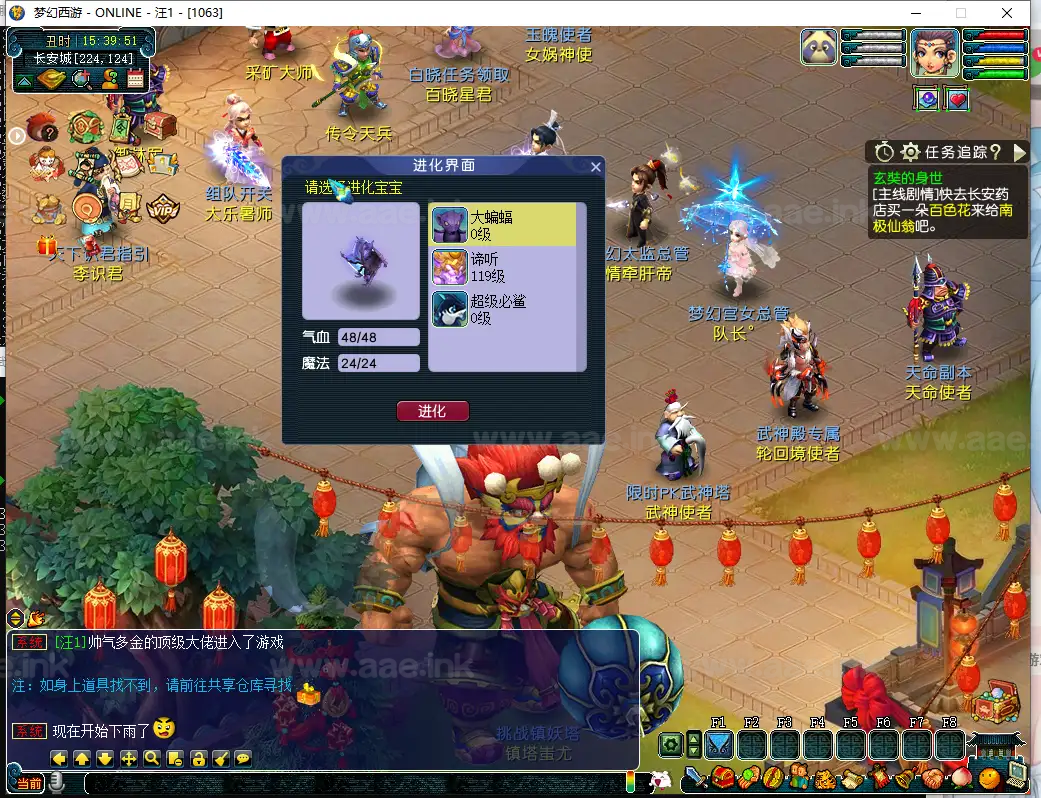Activate the F1 hotbar skill slot
Image resolution: width=1041 pixels, height=798 pixels.
pyautogui.click(x=718, y=744)
